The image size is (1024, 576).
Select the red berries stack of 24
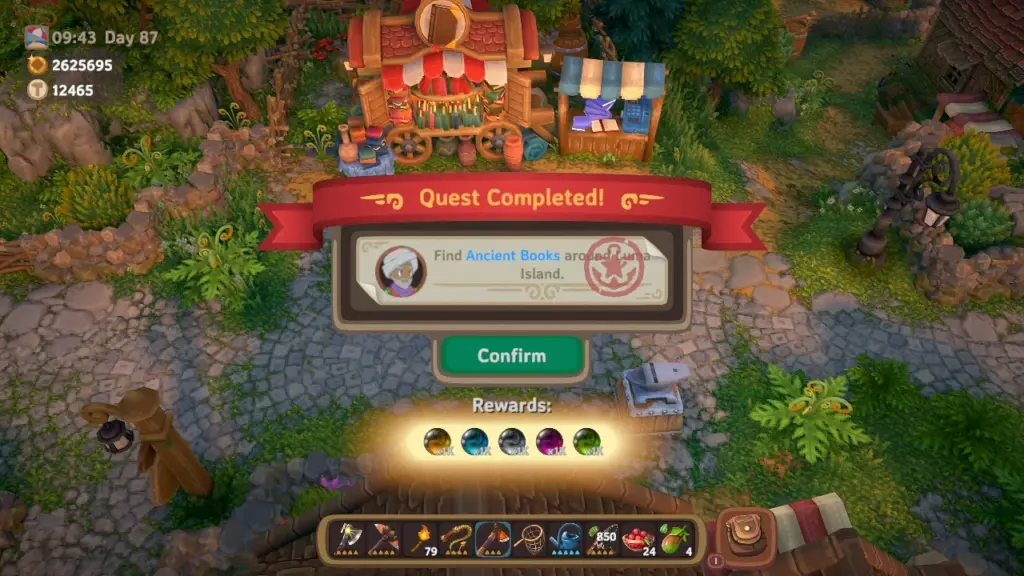pos(640,539)
